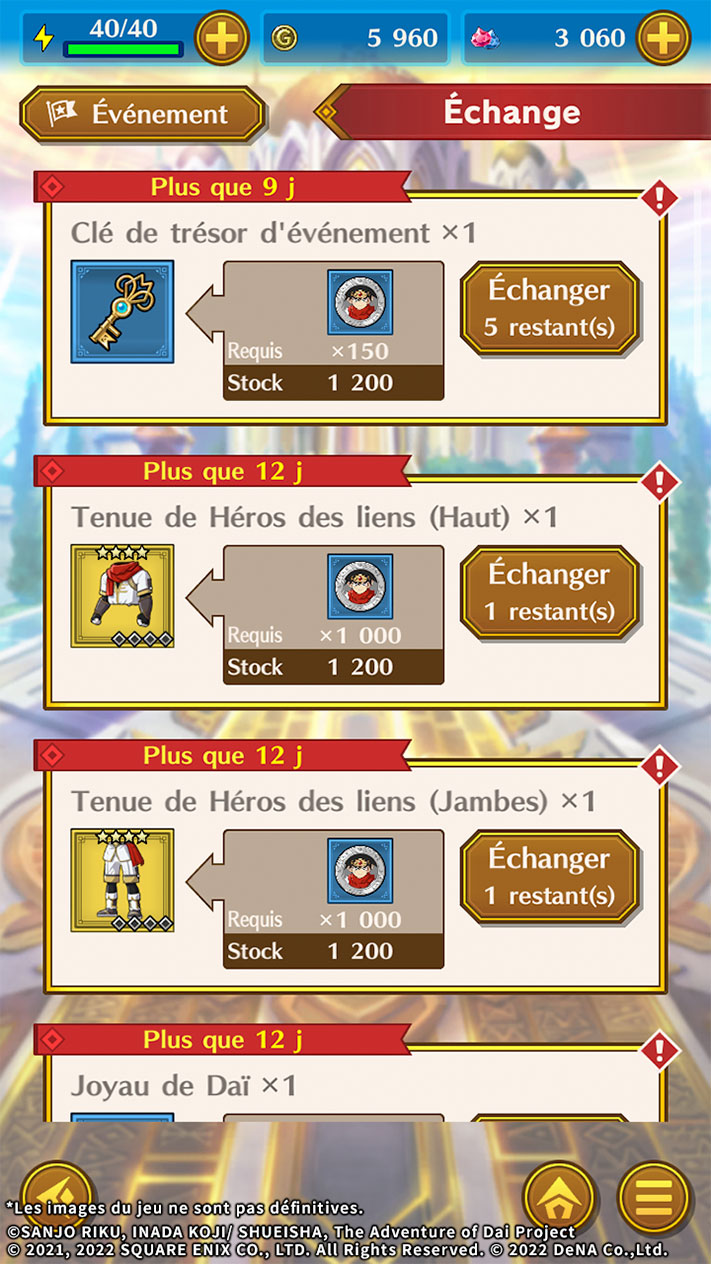Buy more gems with the plus button
This screenshot has height=1264, width=711.
(663, 39)
